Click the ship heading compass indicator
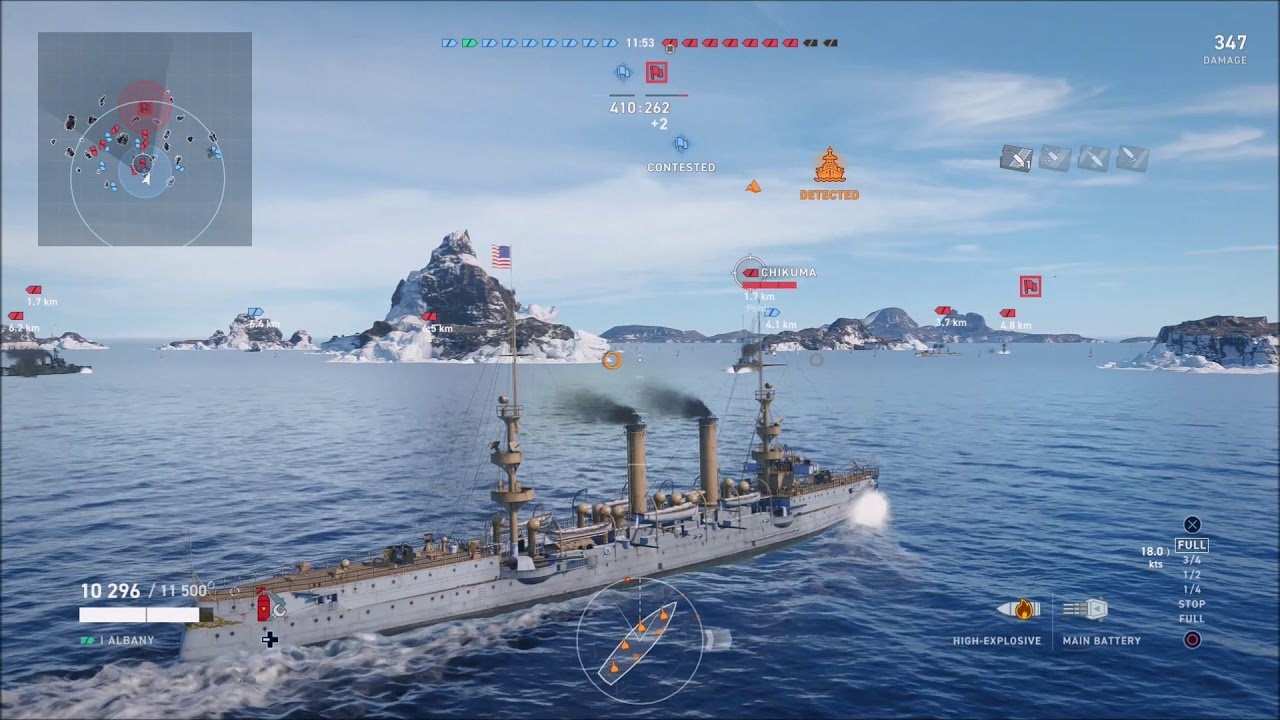The image size is (1280, 720). [639, 640]
